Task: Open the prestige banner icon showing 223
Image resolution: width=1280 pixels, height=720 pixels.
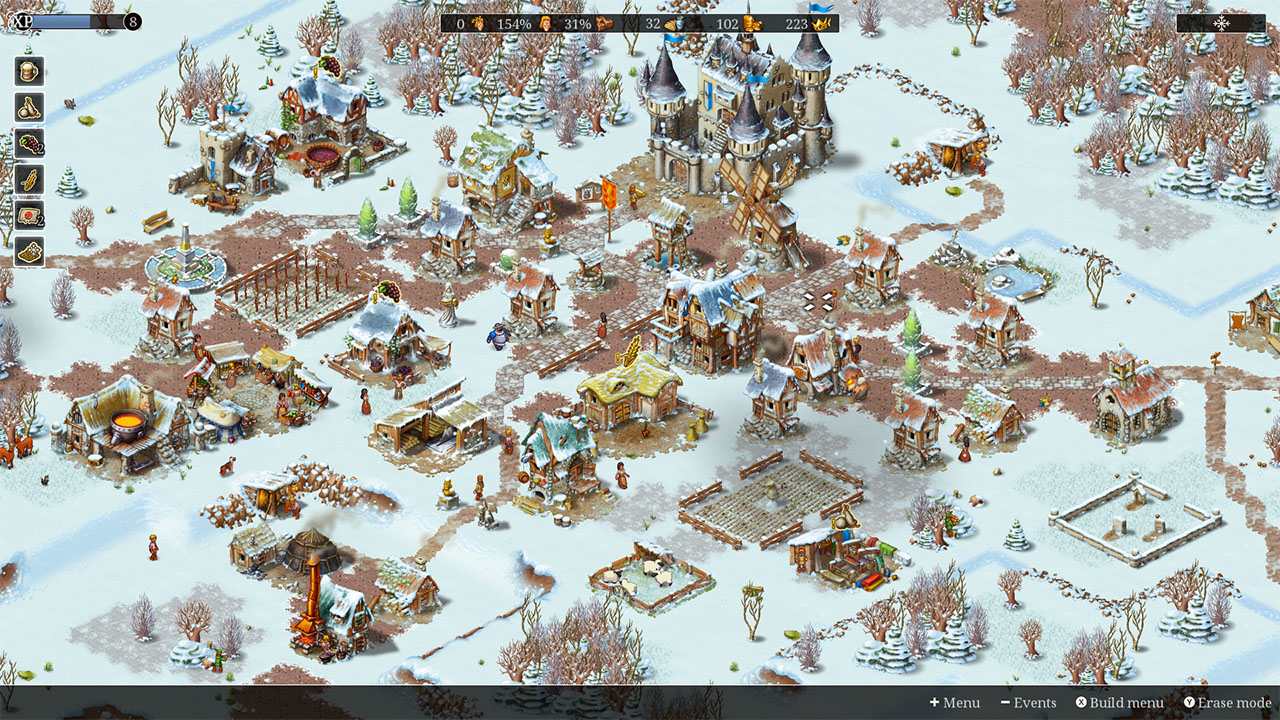Action: pos(819,22)
